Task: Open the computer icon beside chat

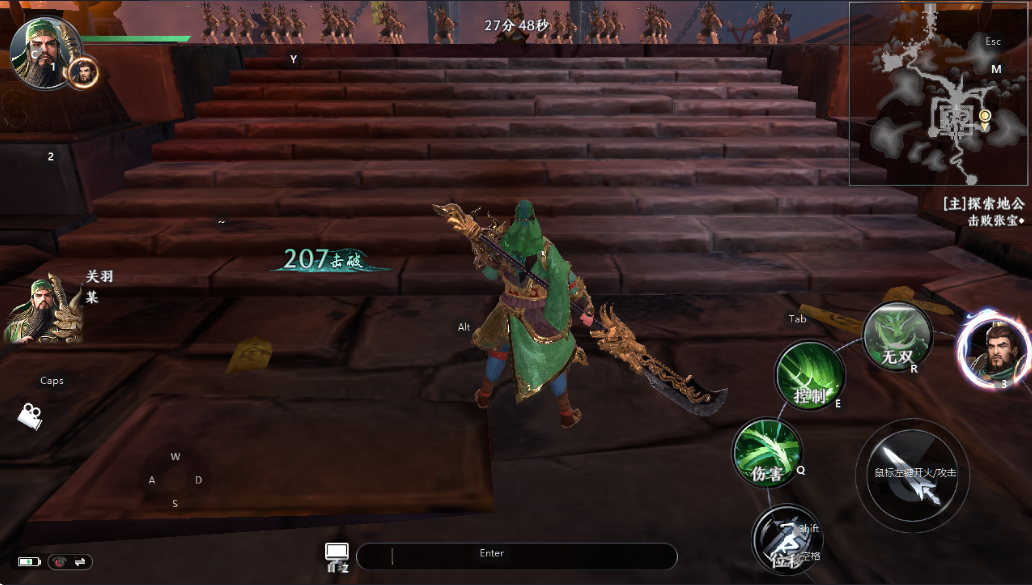Action: point(336,556)
